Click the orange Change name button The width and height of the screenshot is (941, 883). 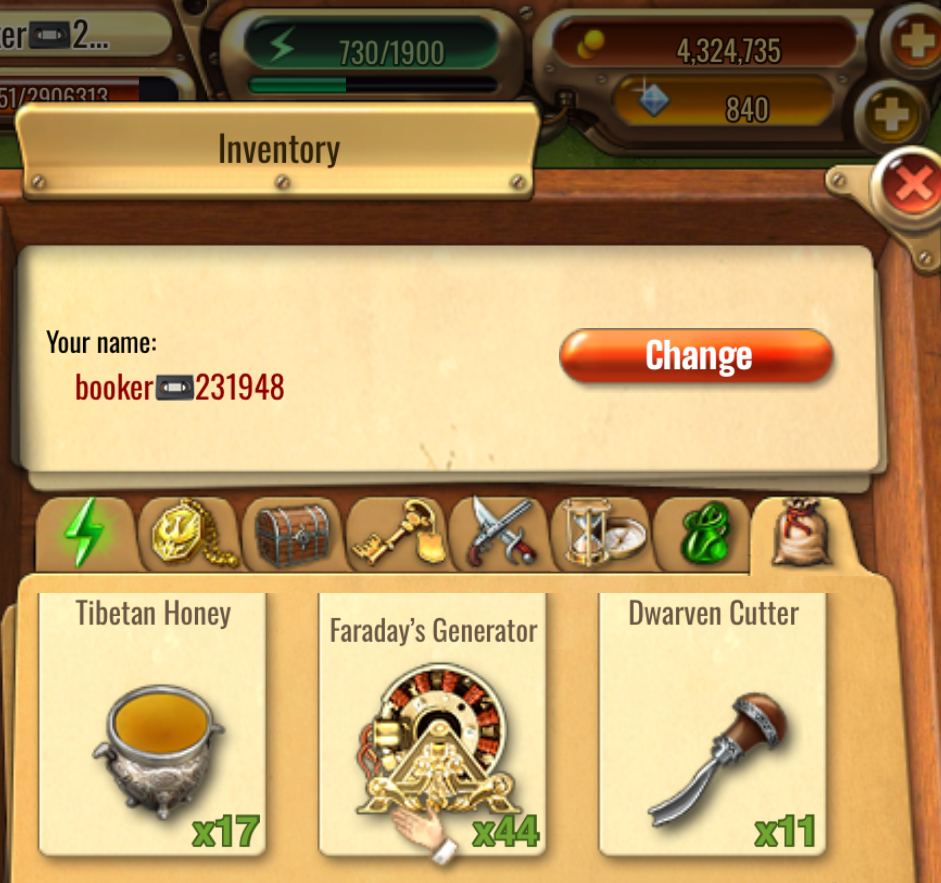696,356
